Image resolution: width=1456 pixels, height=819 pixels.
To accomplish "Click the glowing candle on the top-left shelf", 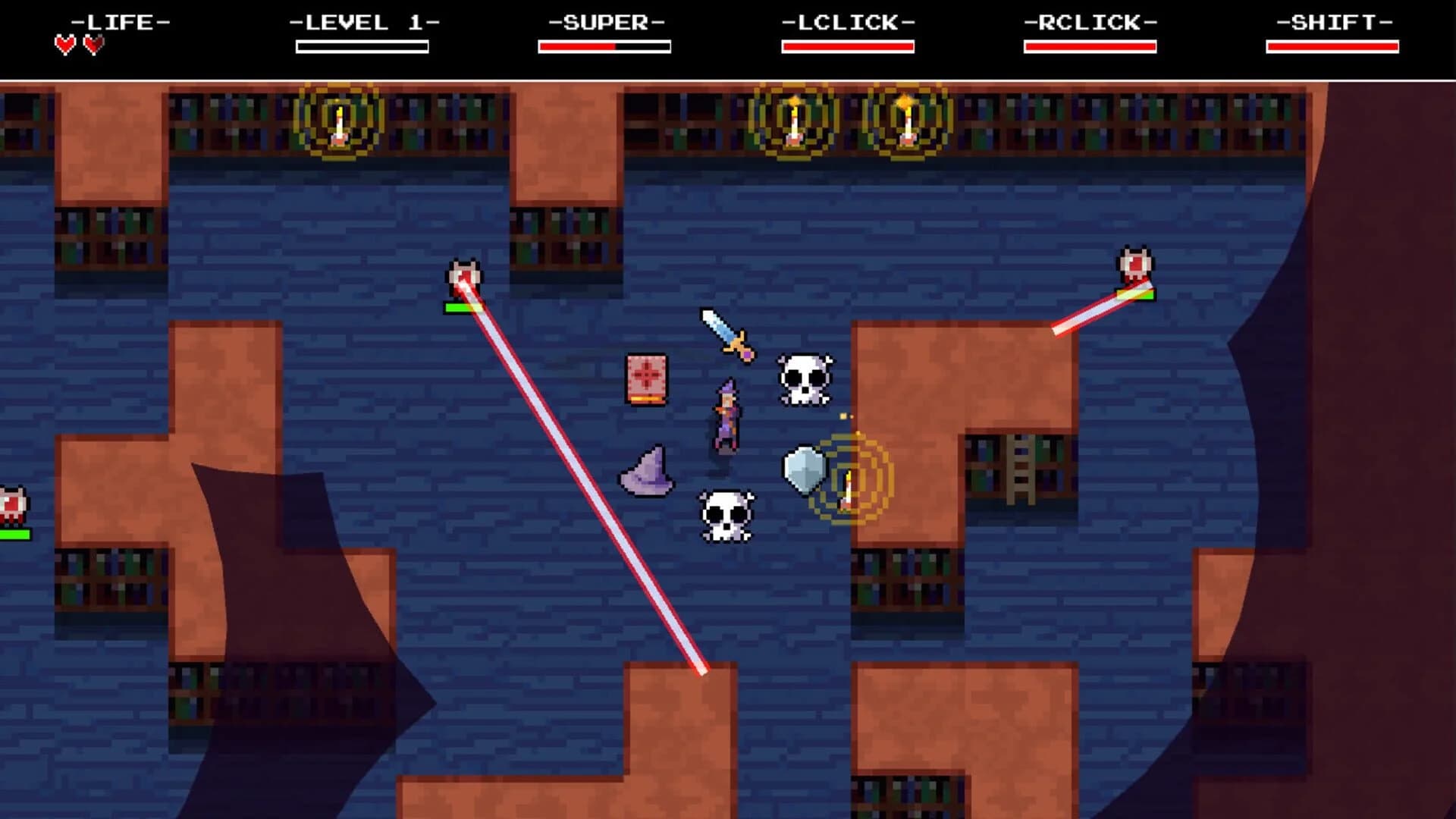I will click(339, 121).
